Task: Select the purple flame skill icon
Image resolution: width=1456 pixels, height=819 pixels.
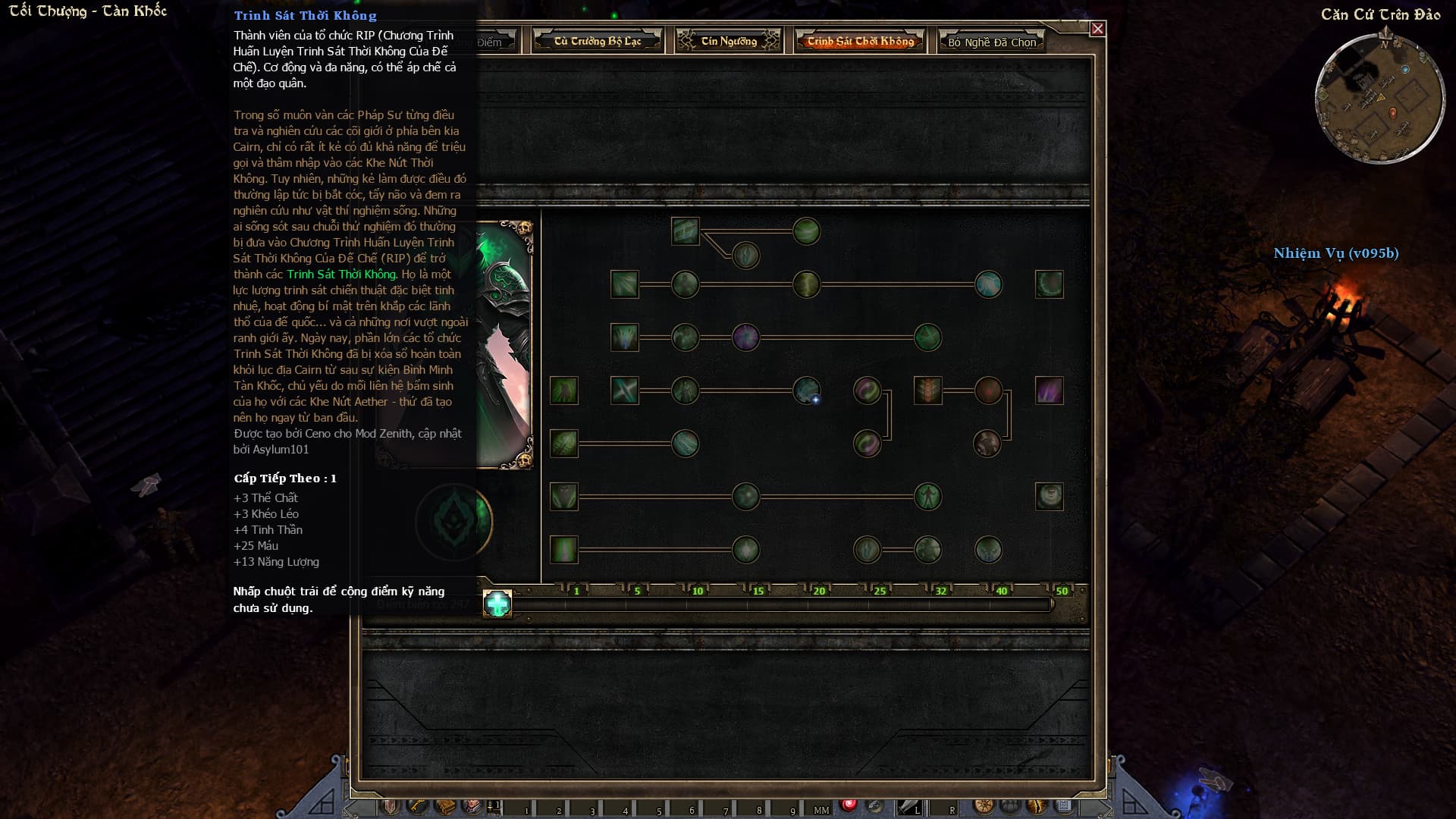Action: tap(1049, 391)
